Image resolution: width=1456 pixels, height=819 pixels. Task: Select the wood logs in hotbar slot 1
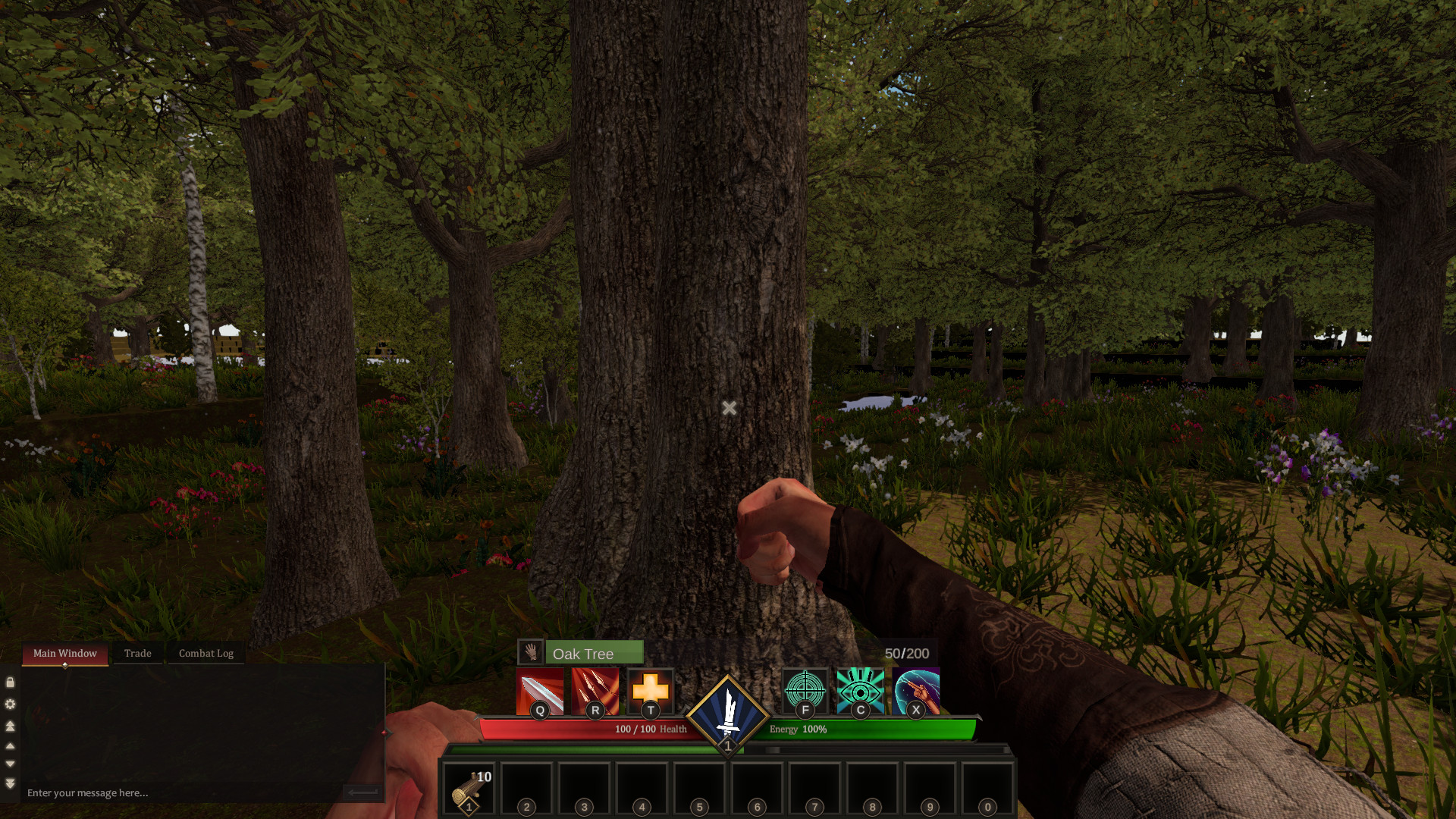click(470, 787)
